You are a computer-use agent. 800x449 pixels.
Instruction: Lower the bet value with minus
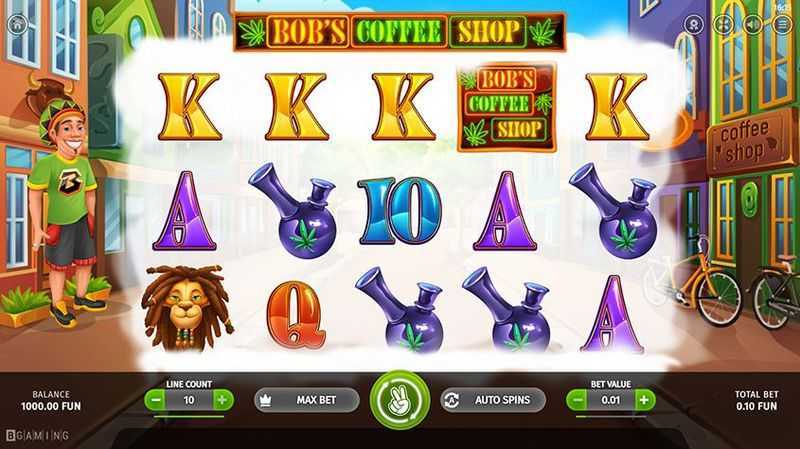pos(579,400)
